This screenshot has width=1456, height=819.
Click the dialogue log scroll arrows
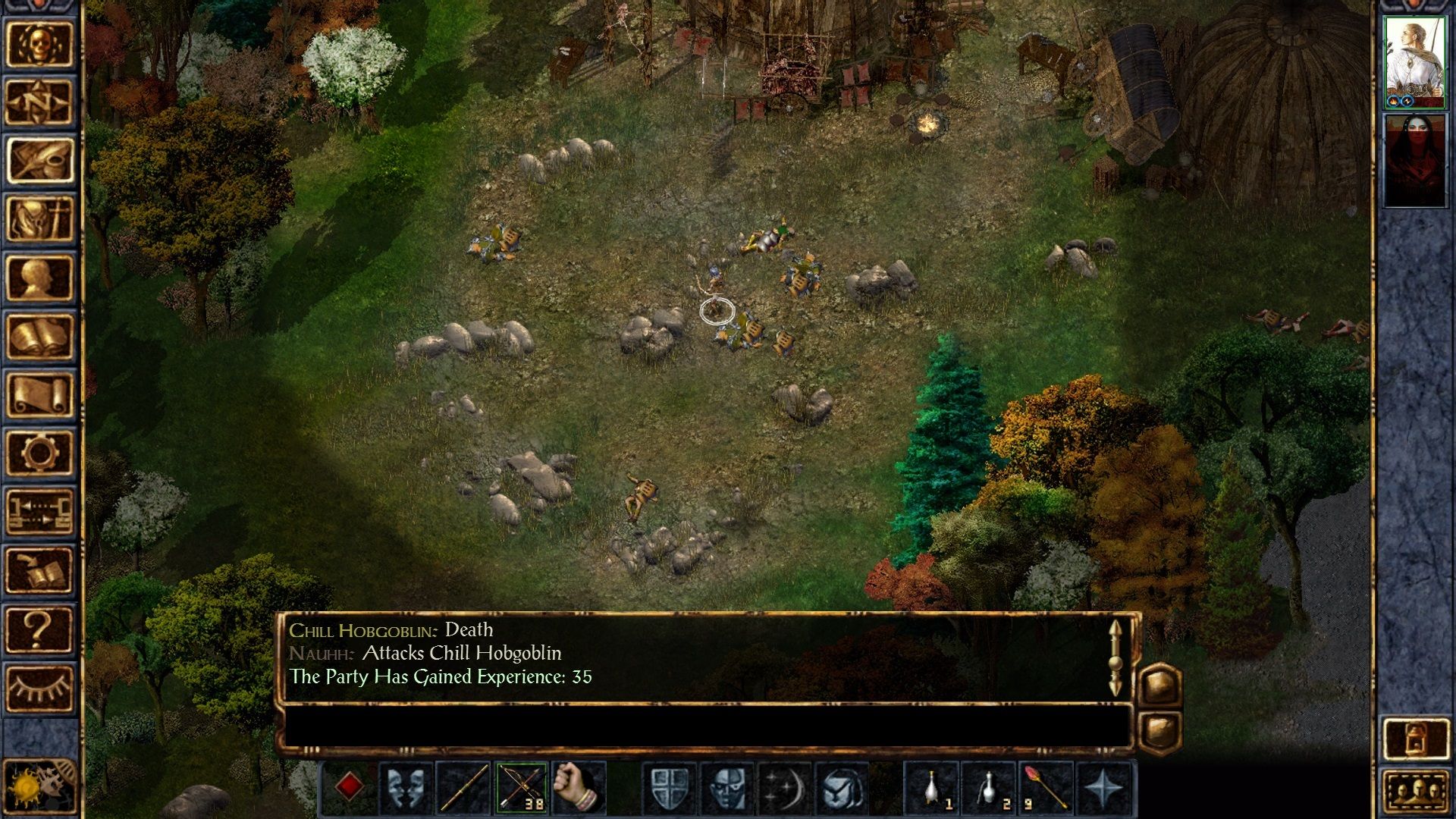(1115, 657)
